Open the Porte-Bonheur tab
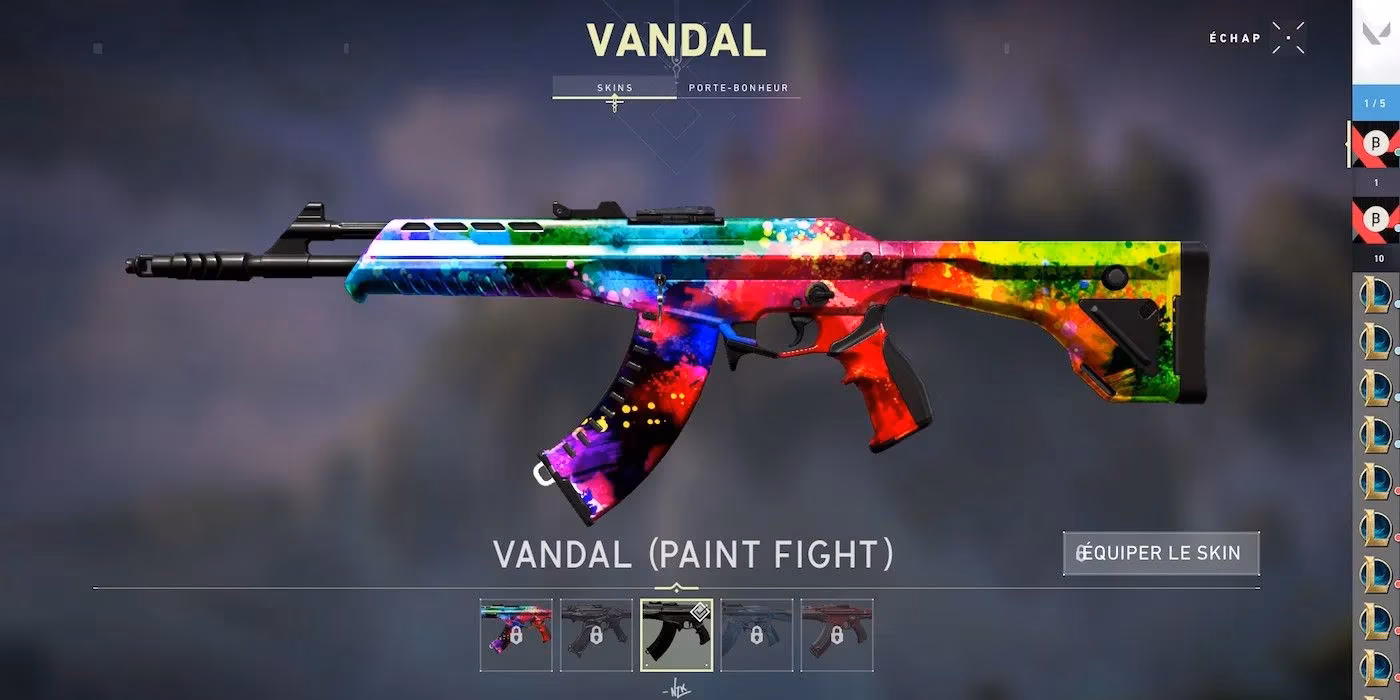The image size is (1400, 700). coord(738,88)
